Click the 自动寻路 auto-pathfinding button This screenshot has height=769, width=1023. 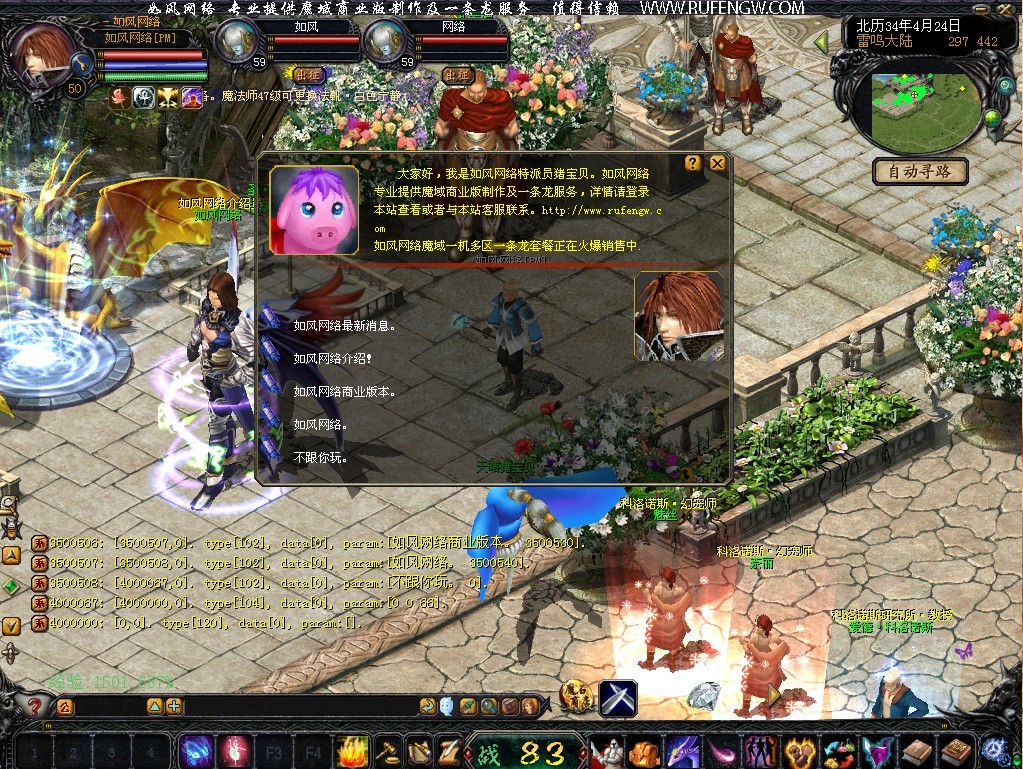920,171
